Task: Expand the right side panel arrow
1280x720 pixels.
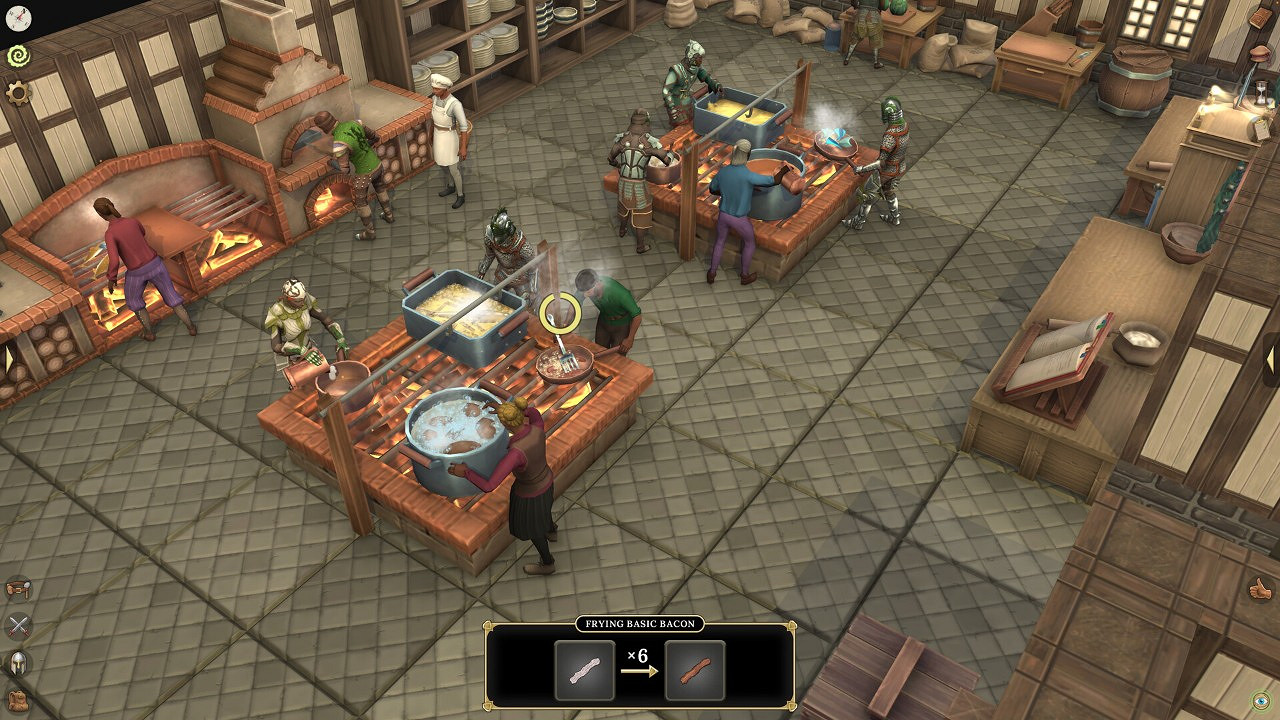Action: (1272, 358)
